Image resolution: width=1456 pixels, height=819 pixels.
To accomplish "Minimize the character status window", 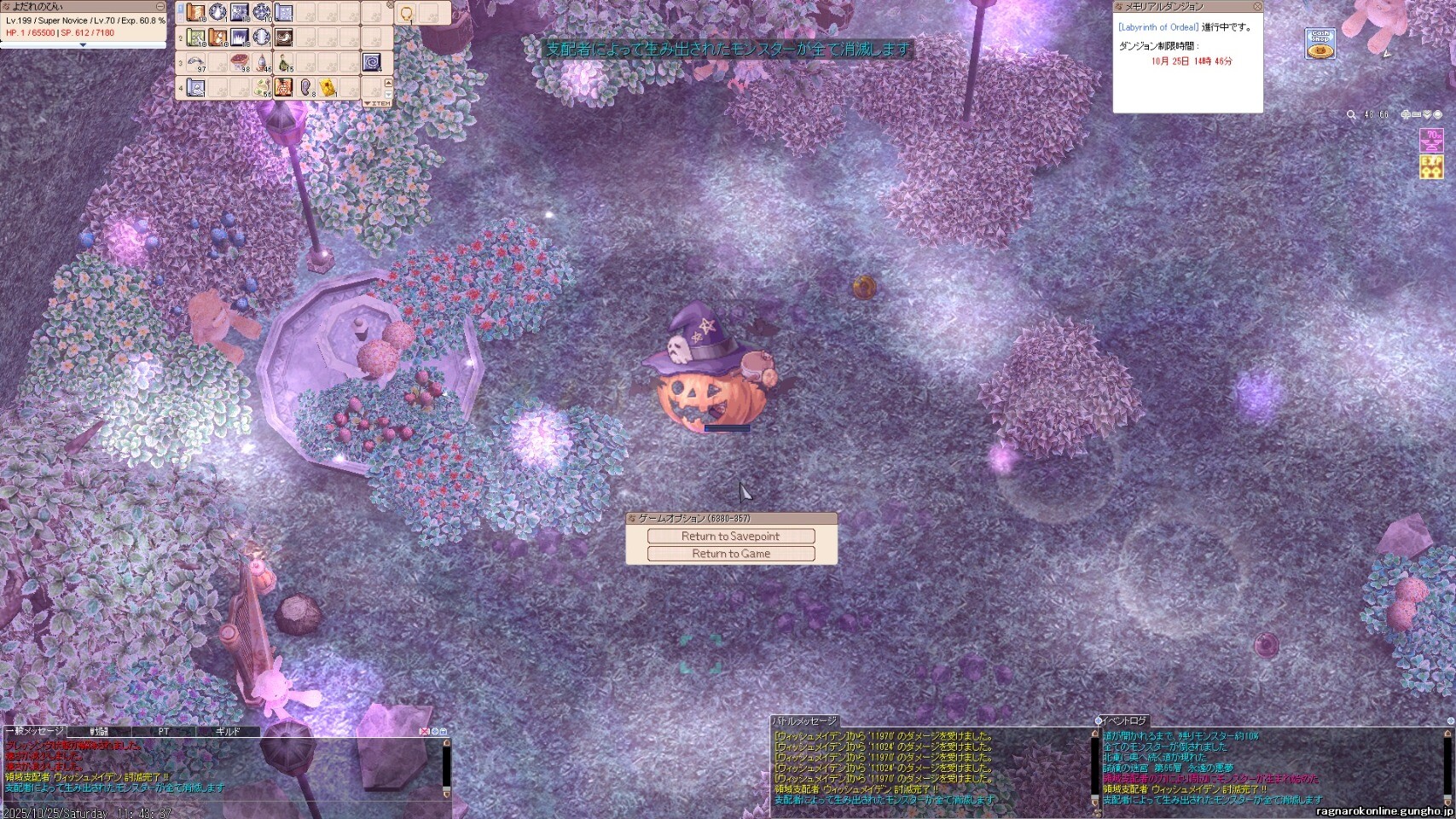I will tap(160, 7).
